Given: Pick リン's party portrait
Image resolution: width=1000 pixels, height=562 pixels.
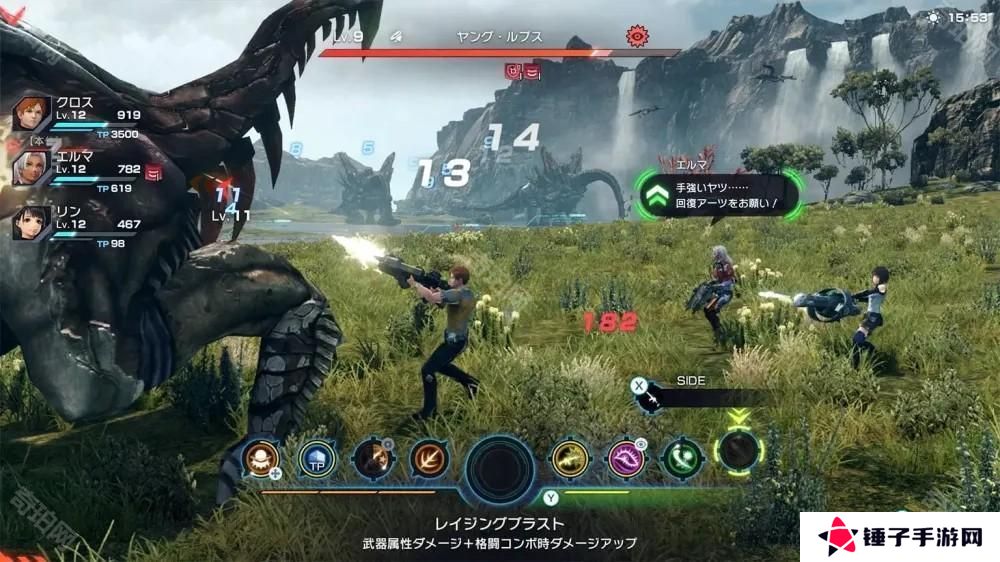Looking at the screenshot, I should [32, 221].
